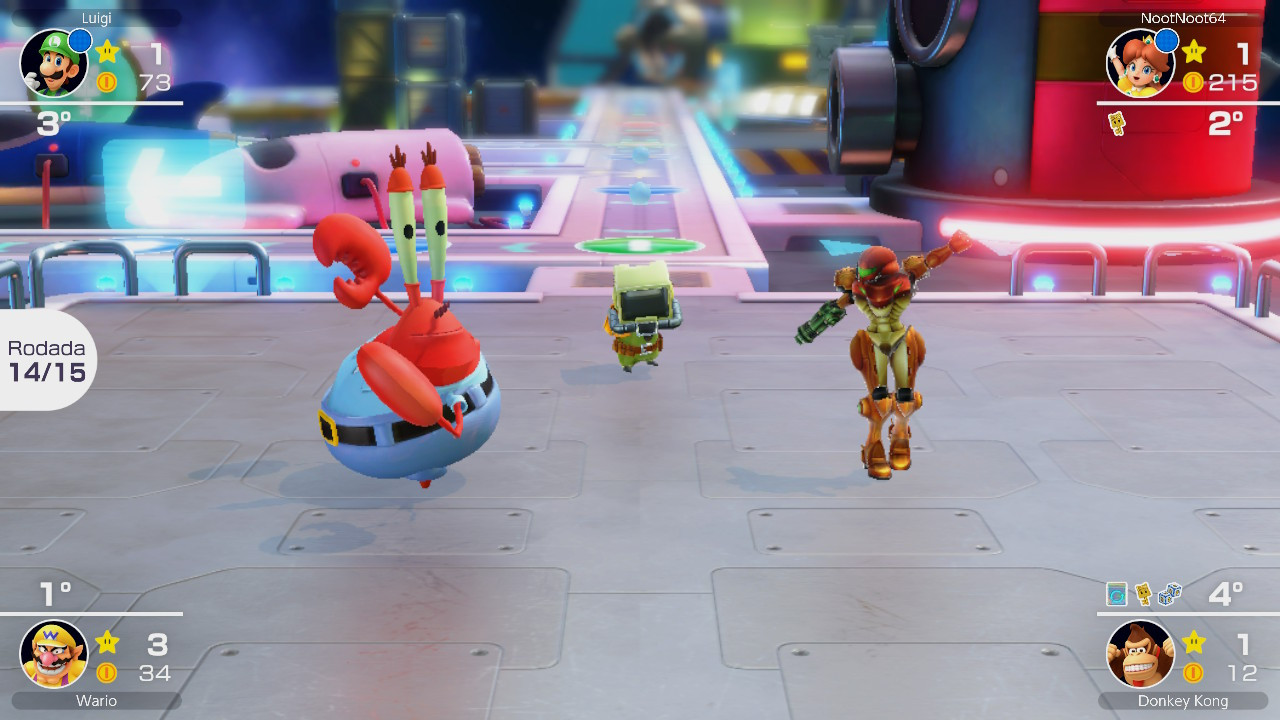This screenshot has width=1280, height=720.
Task: Select Daisy's character portrait
Action: click(x=1140, y=62)
